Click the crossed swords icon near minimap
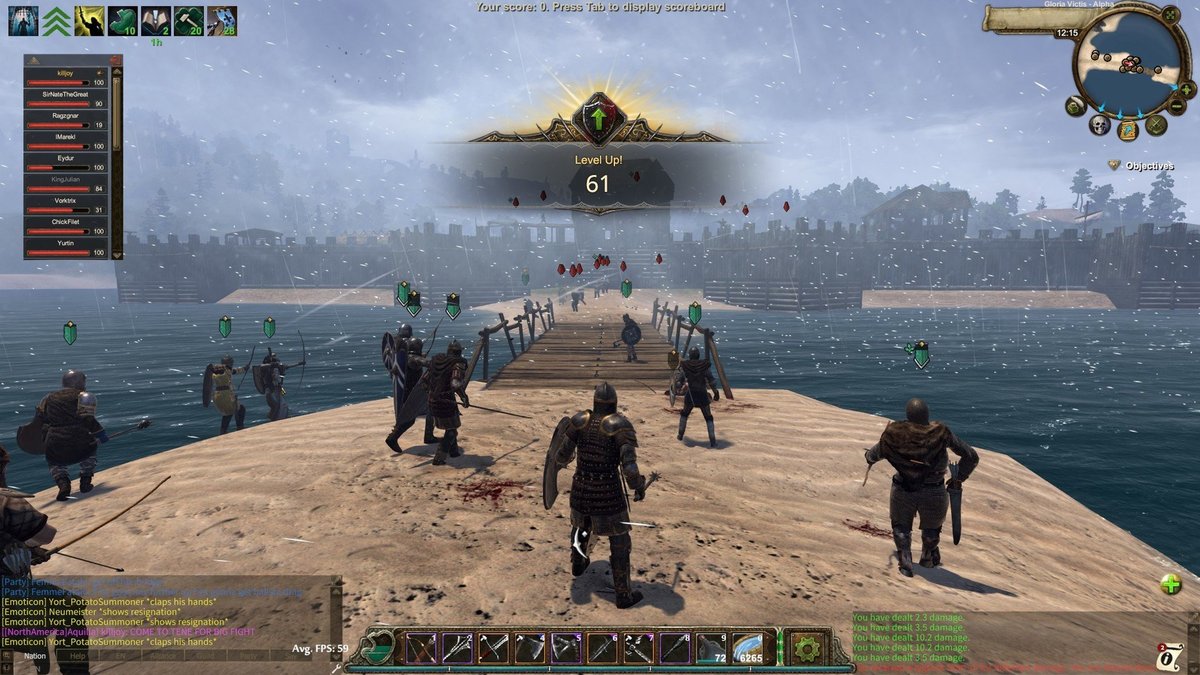Viewport: 1200px width, 675px height. point(1157,125)
